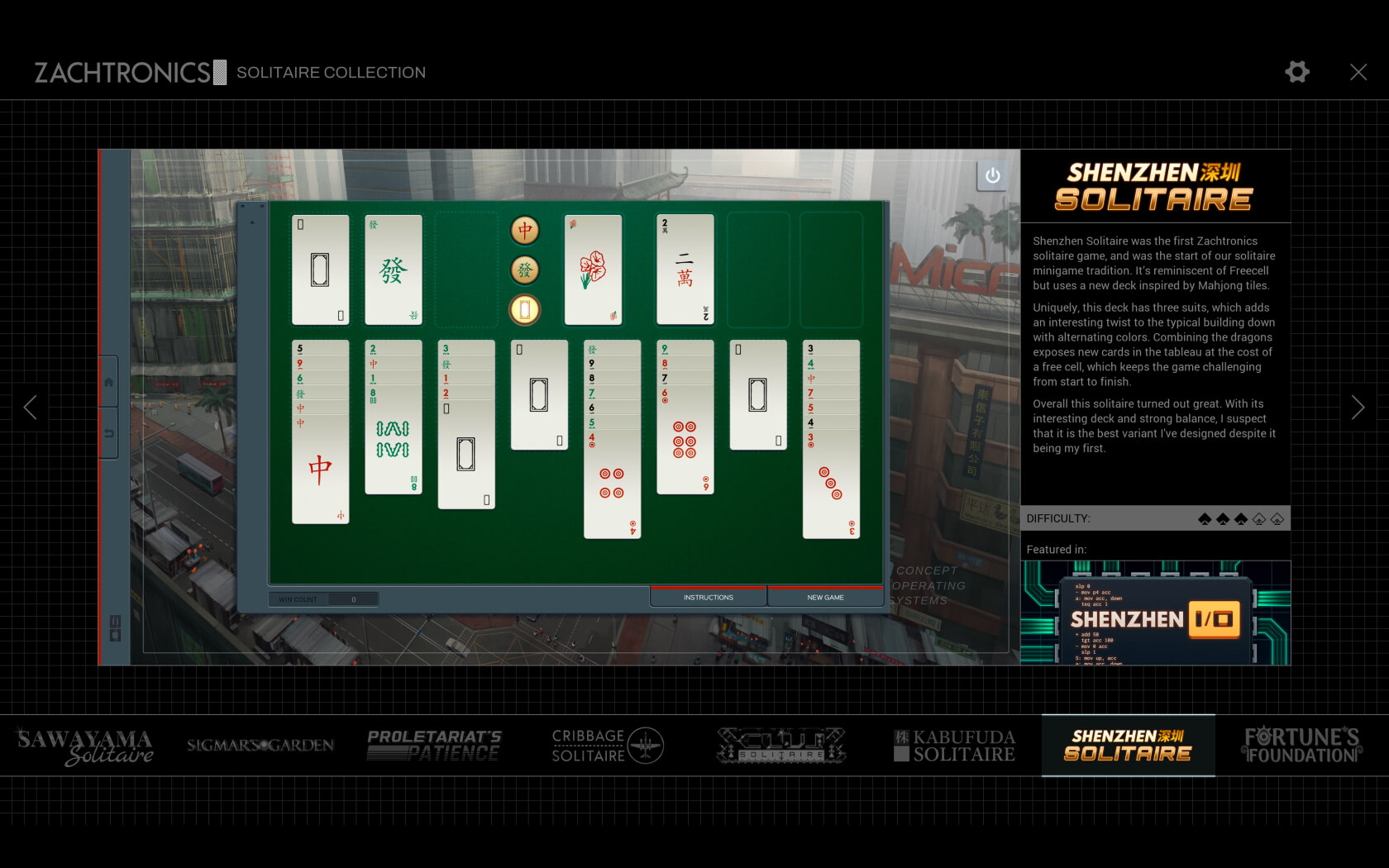This screenshot has width=1389, height=868.
Task: Open the Shenzhen I/O featured thumbnail
Action: pos(1155,613)
